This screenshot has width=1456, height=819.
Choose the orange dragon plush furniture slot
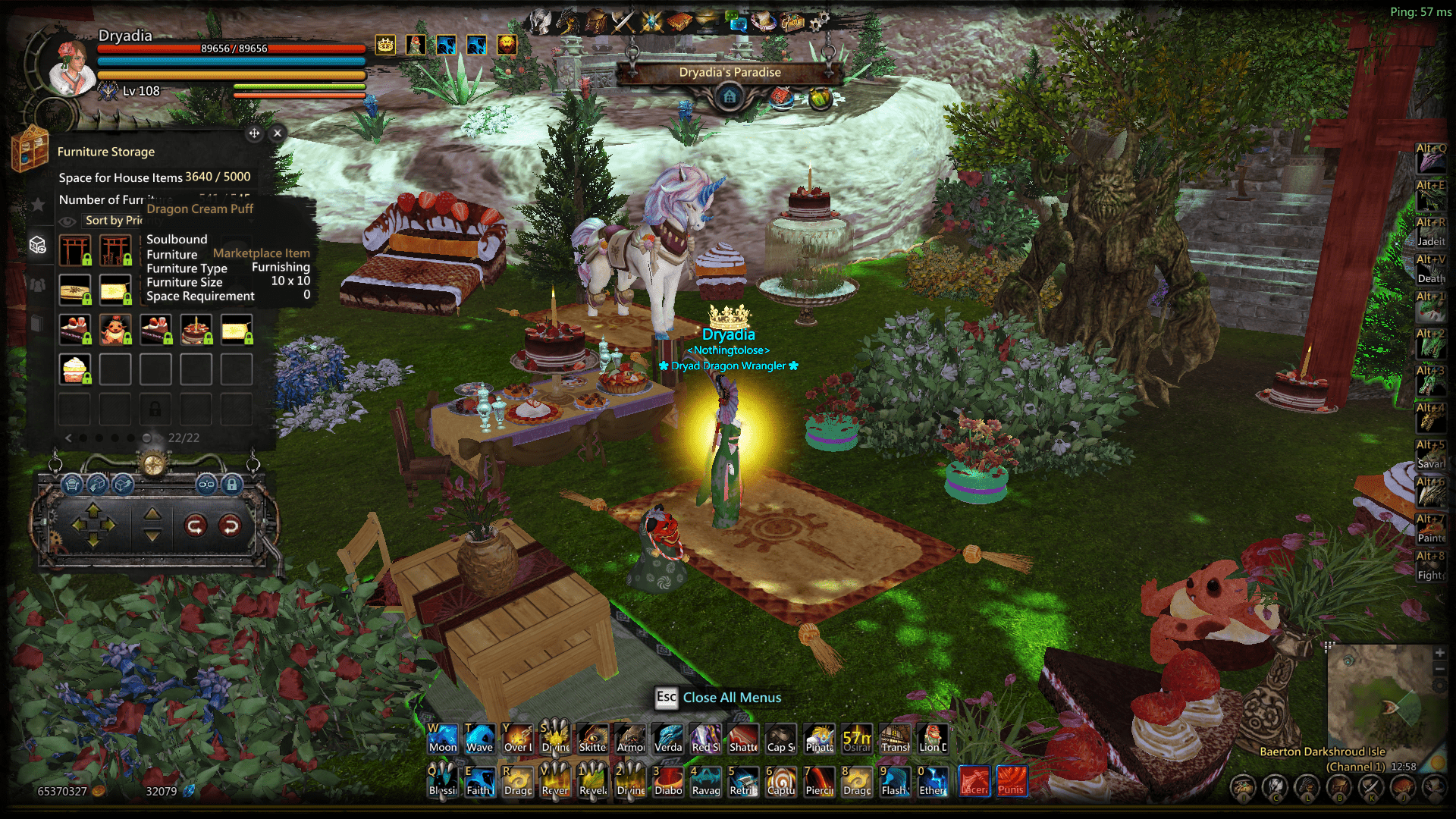115,330
